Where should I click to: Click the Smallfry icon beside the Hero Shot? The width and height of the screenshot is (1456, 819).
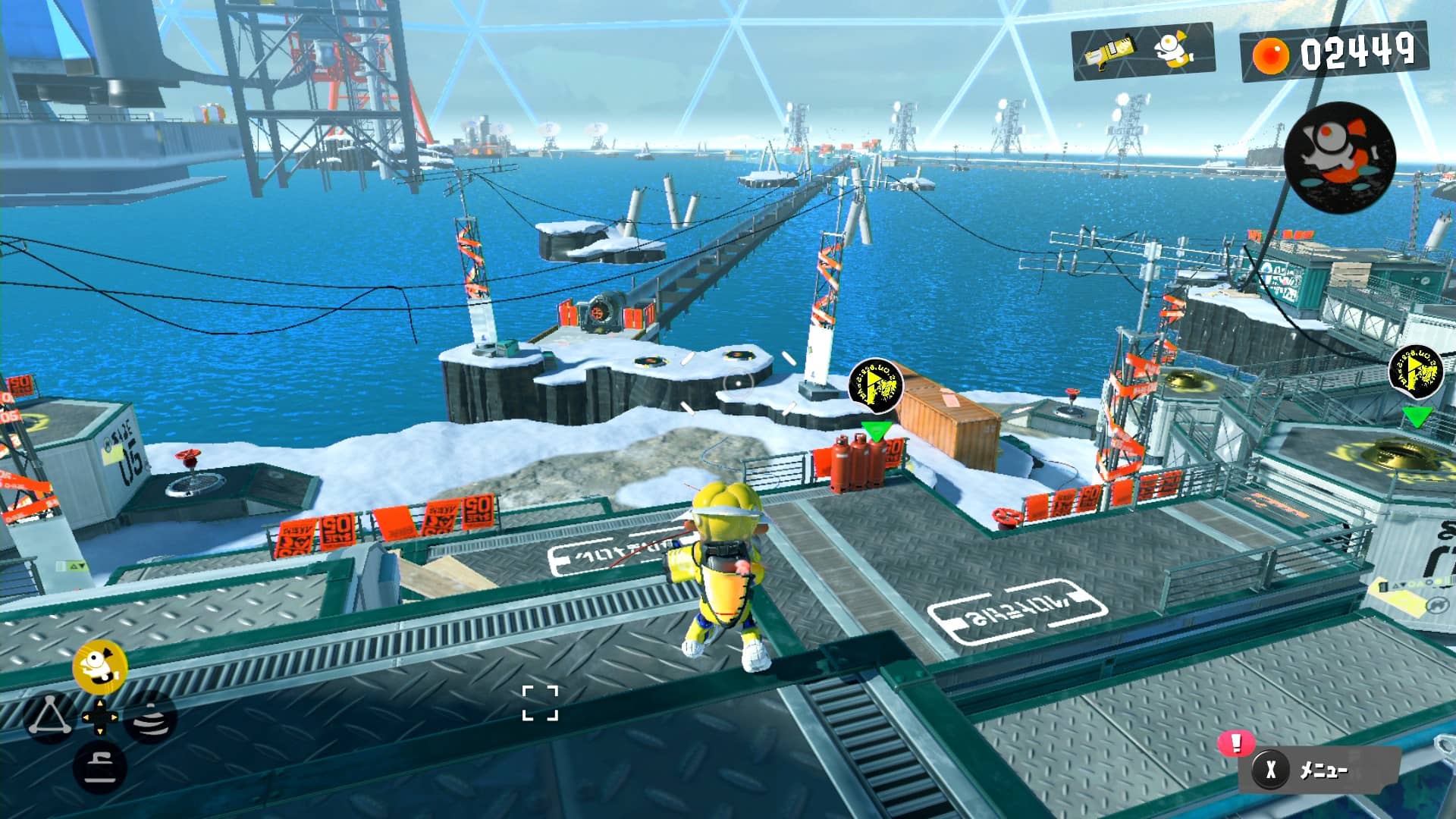[x=1173, y=50]
